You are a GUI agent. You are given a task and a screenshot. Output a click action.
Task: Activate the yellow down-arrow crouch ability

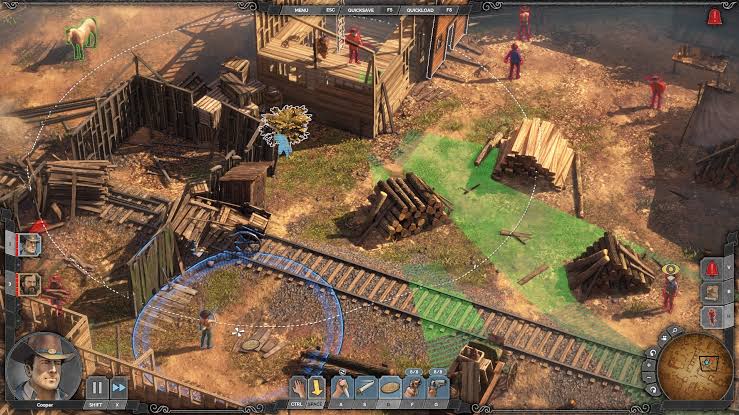tap(317, 387)
